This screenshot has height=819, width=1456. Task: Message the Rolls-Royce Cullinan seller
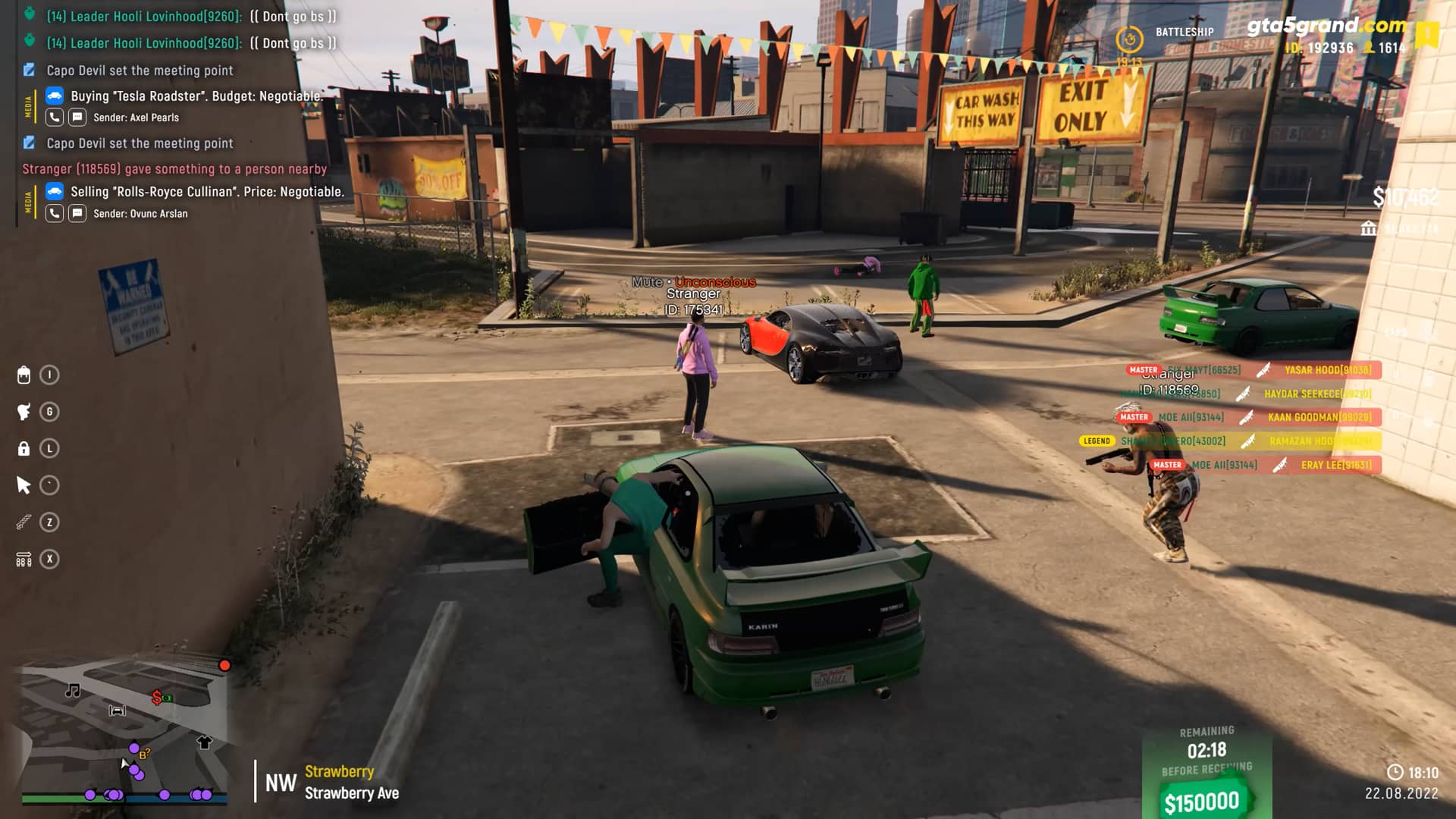(77, 214)
